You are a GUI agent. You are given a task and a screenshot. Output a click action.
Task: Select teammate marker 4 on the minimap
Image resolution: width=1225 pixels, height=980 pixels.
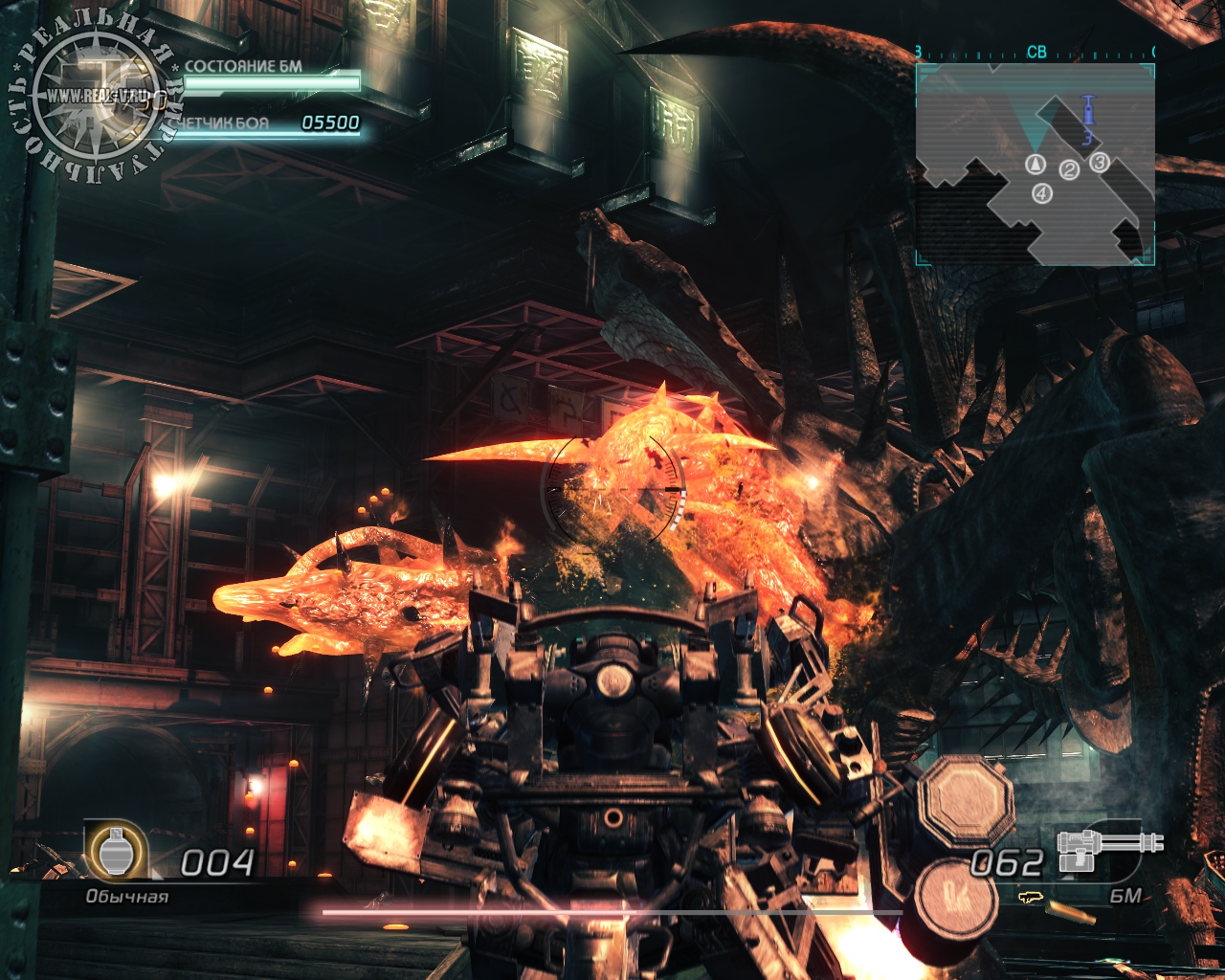(1042, 193)
